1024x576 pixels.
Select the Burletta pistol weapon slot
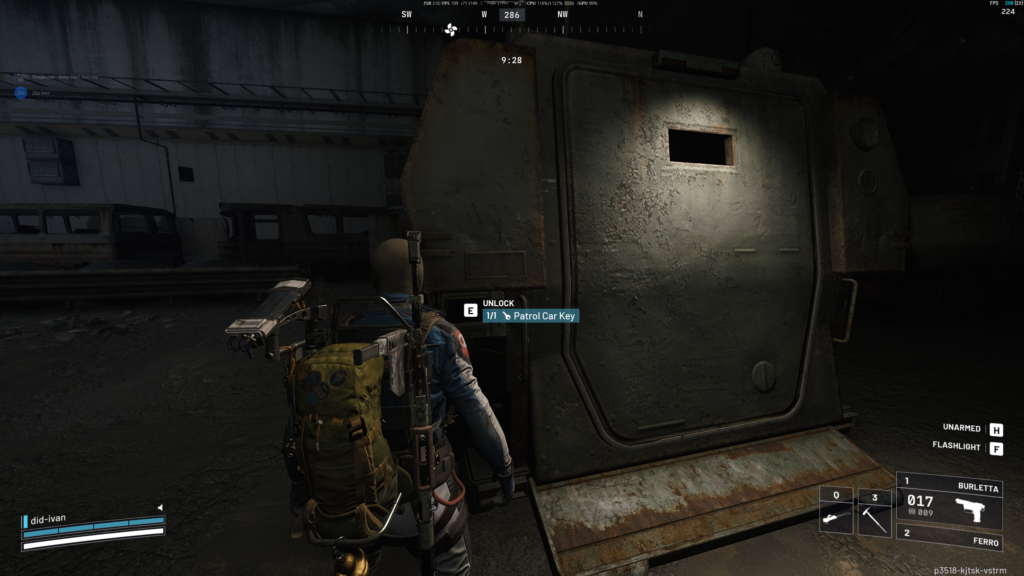pos(949,501)
